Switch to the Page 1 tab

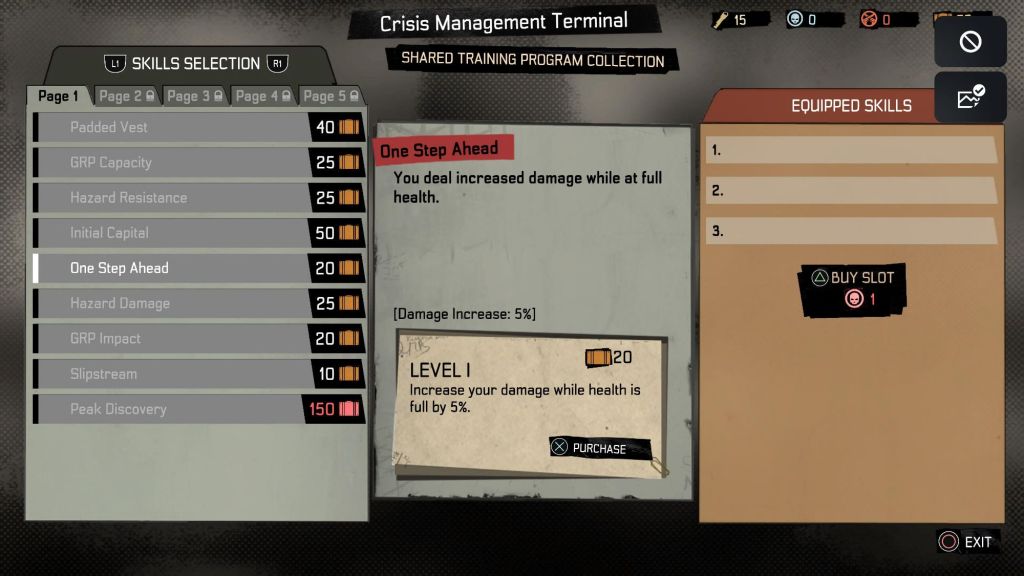click(x=59, y=96)
